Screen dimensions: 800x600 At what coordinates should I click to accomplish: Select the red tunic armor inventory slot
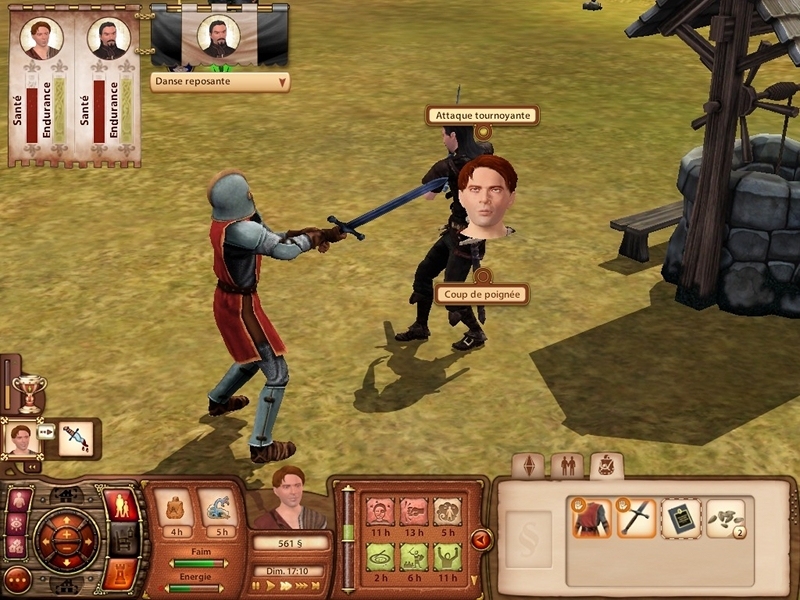(590, 519)
